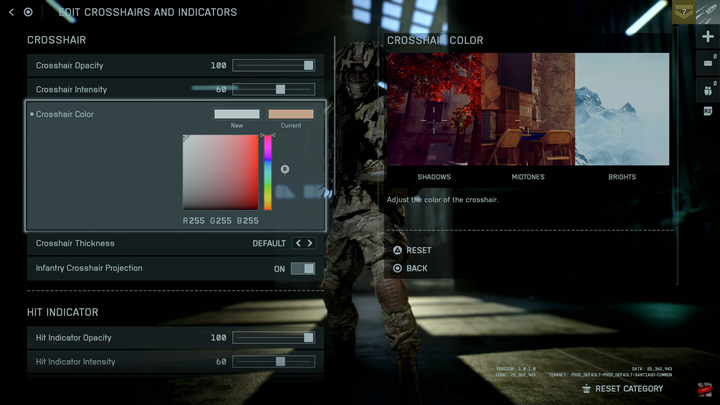Increase Crosshair Thickness with the right arrow
Viewport: 720px width, 405px height.
[310, 243]
